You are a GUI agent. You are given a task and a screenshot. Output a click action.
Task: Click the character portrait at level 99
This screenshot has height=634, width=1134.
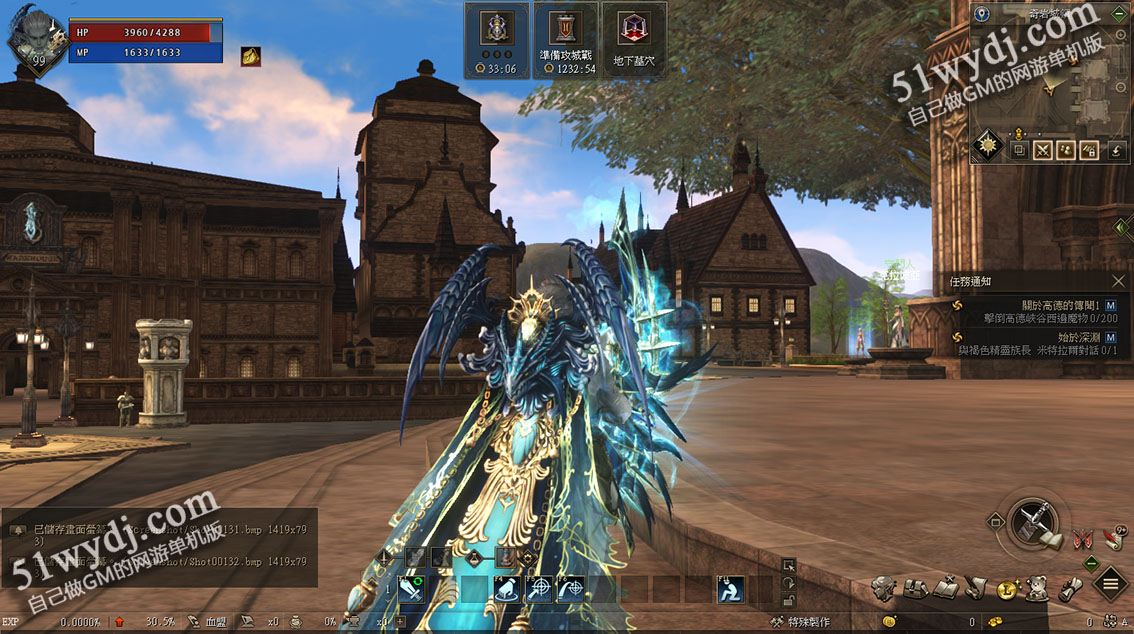point(28,38)
